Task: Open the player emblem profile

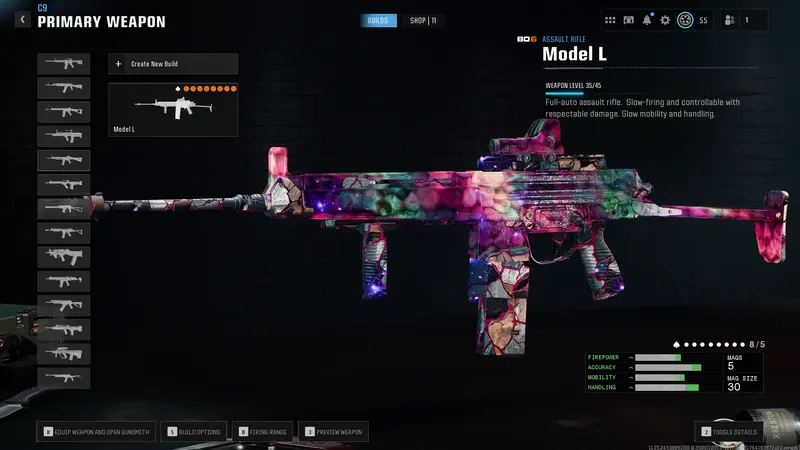Action: click(x=685, y=20)
